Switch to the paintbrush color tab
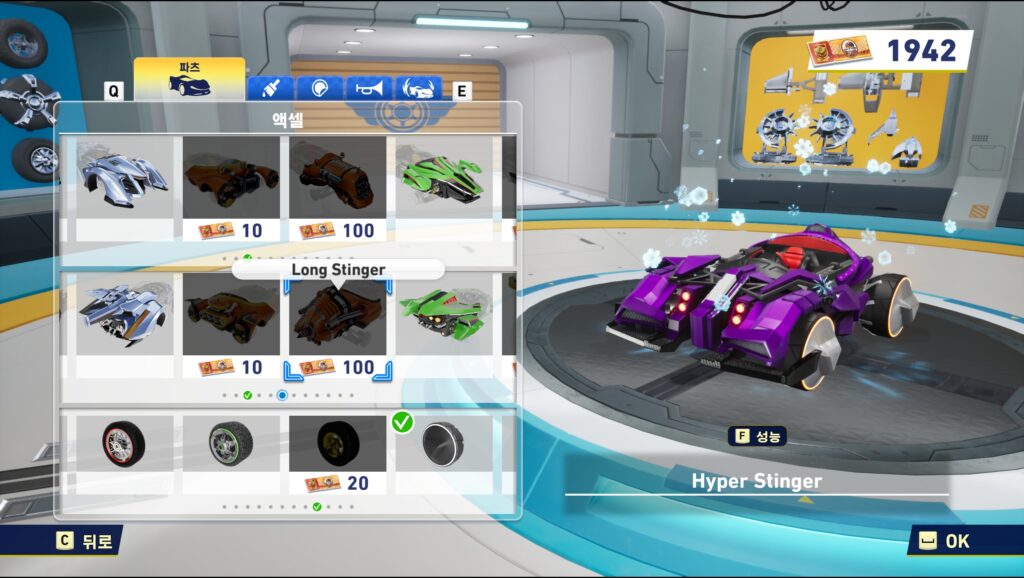Viewport: 1024px width, 578px height. pos(269,89)
